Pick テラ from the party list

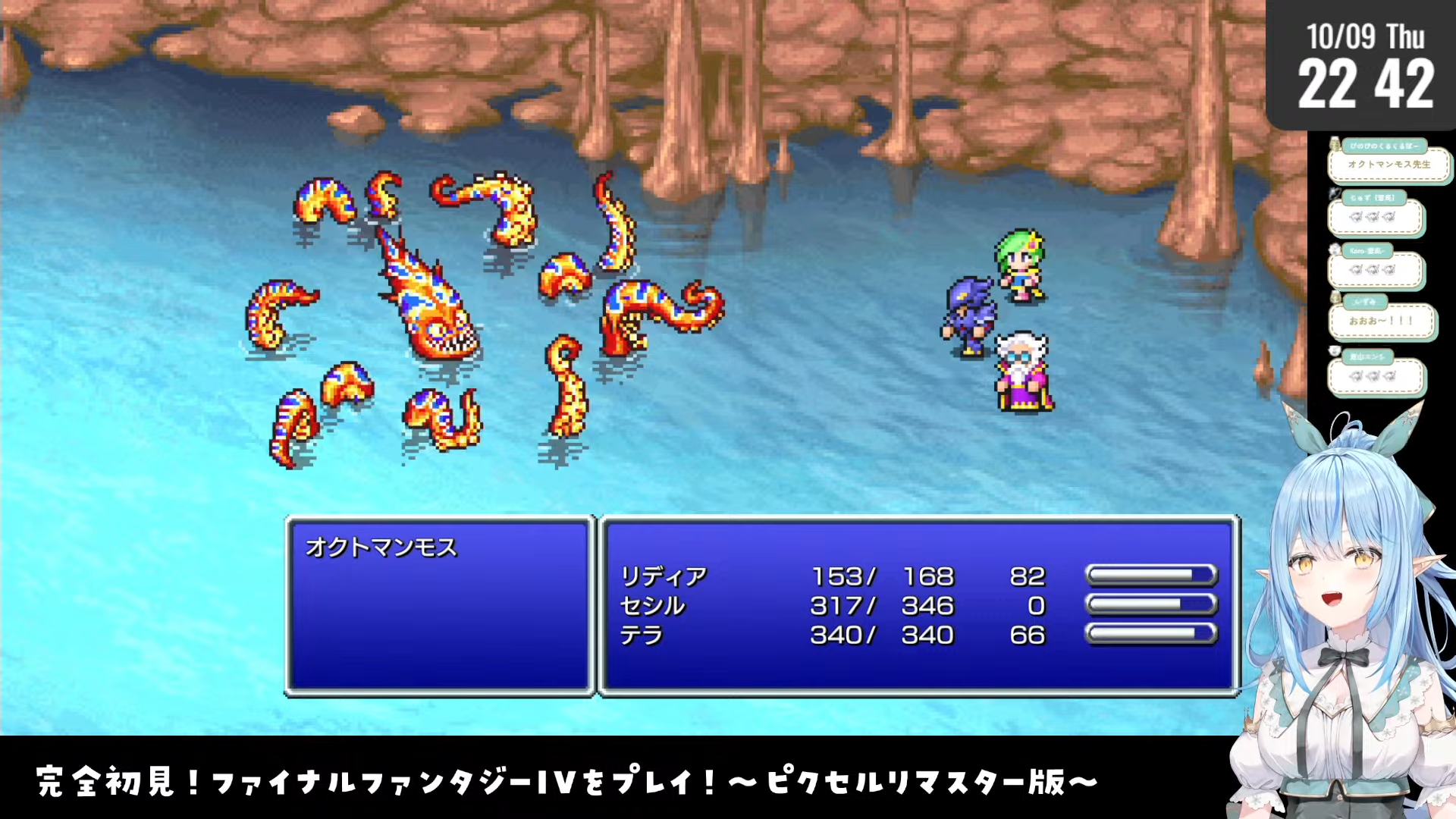(642, 635)
